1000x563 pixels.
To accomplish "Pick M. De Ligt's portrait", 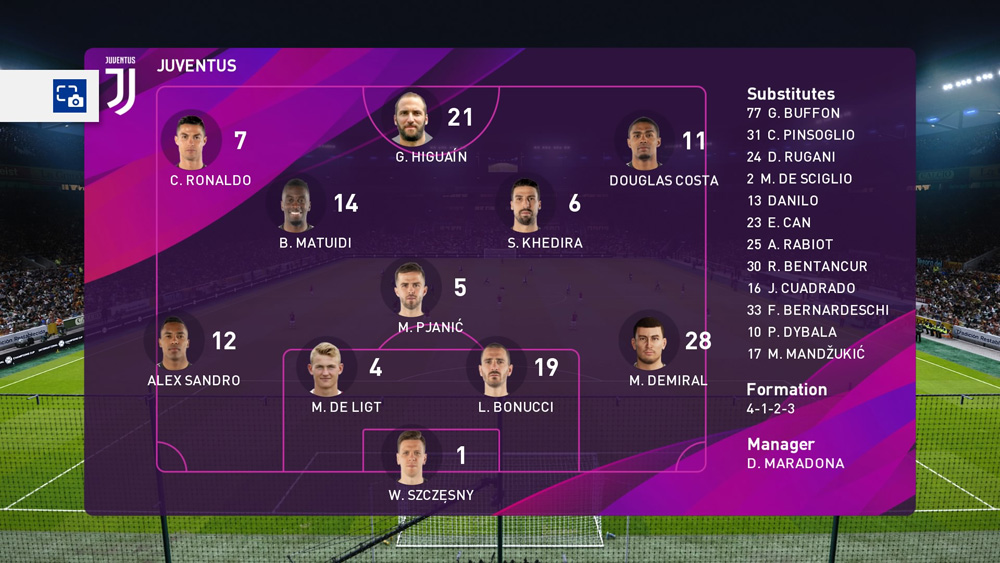I will coord(326,368).
